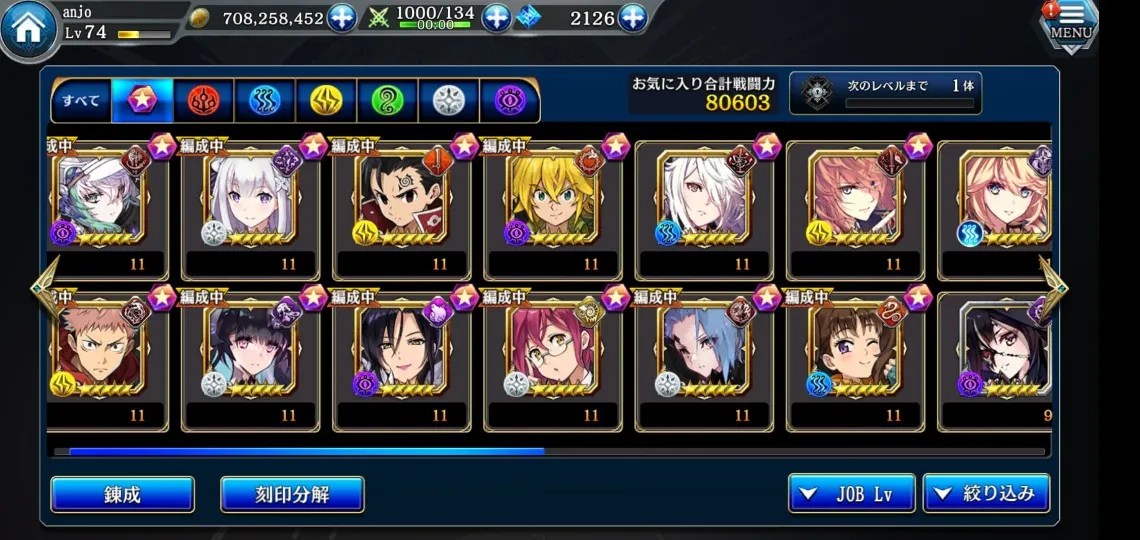
Task: Go to the home screen
Action: pos(29,32)
